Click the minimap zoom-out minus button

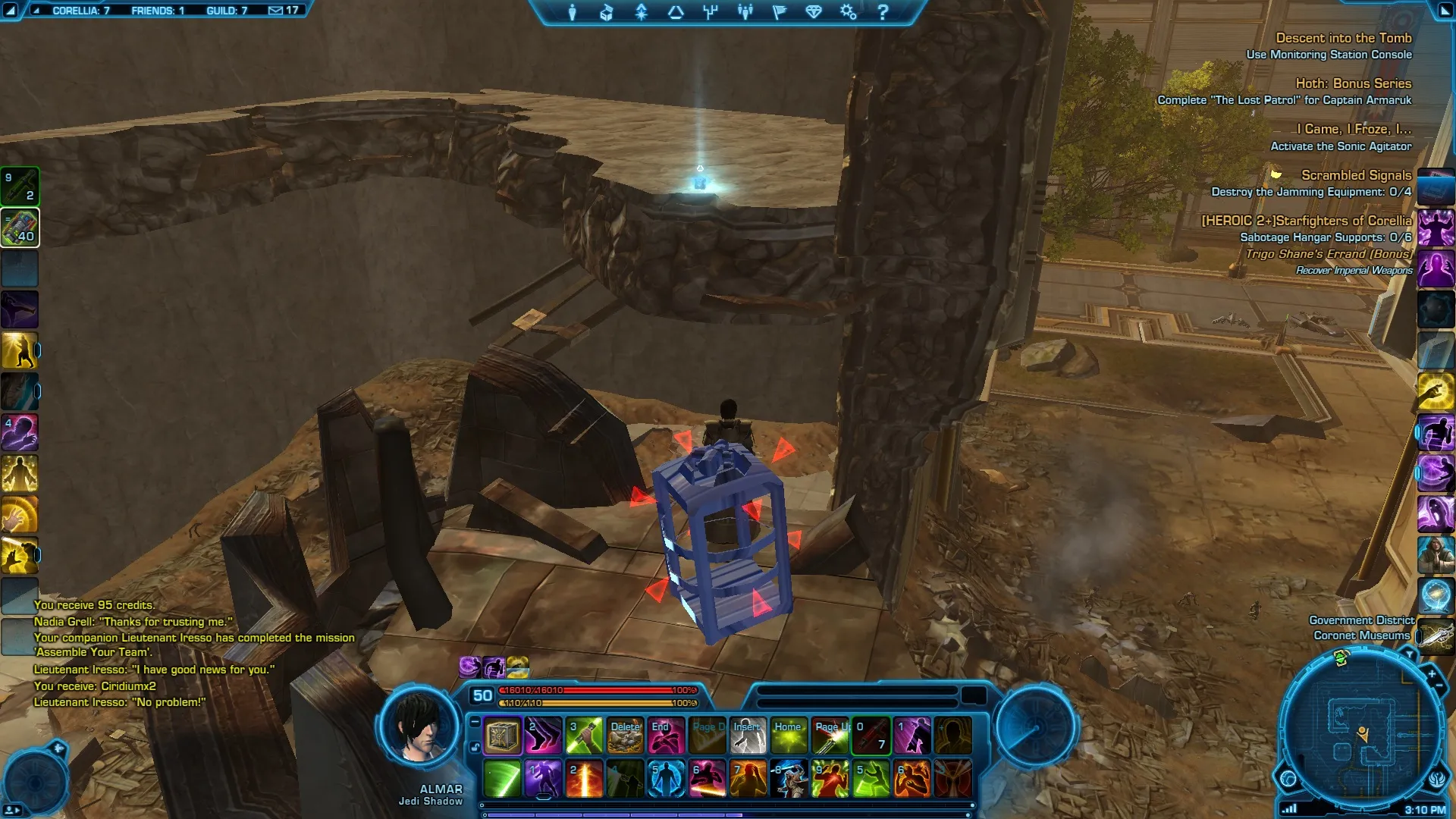pos(1439,686)
